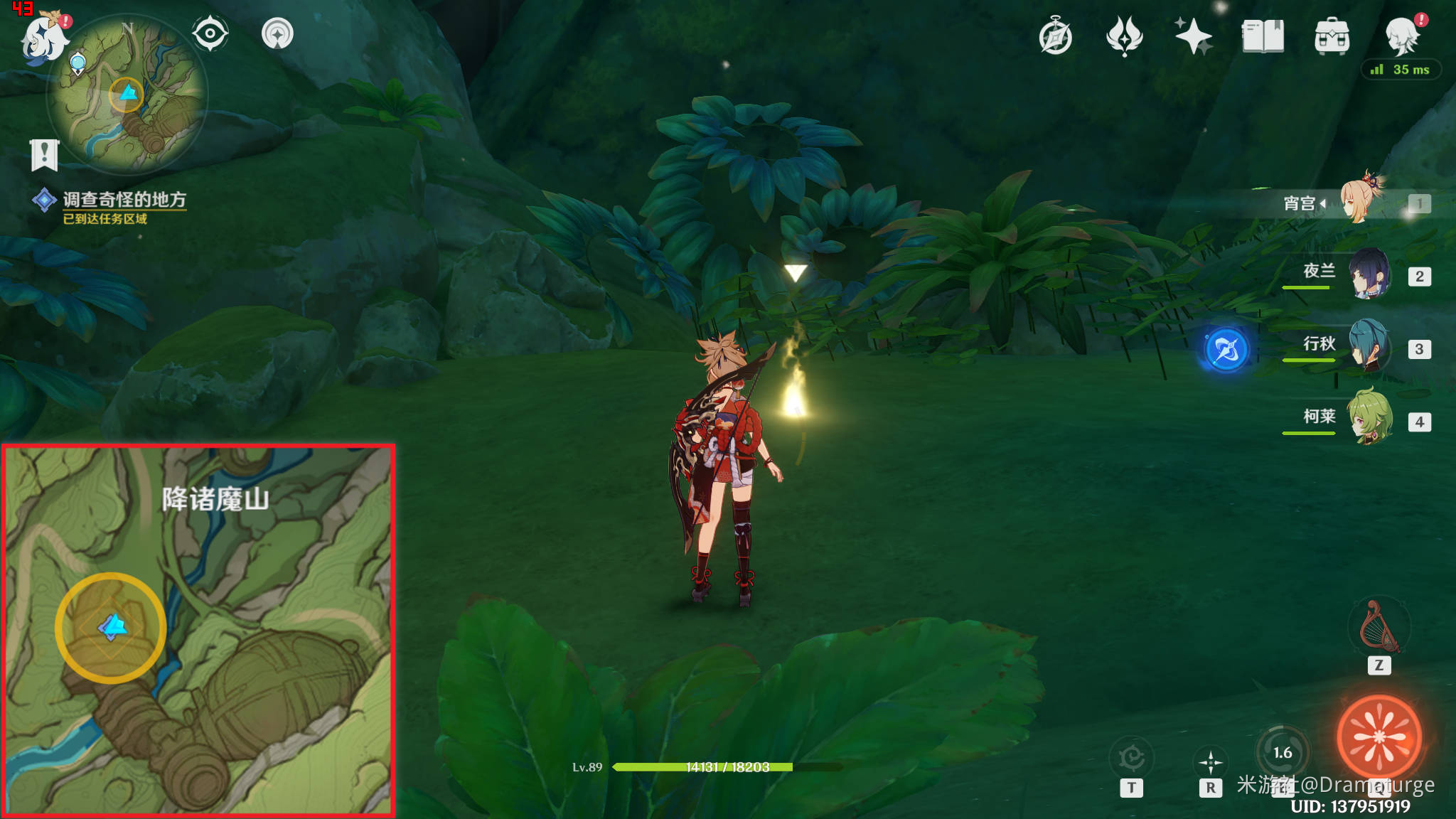Open the character menu head icon

click(1401, 37)
